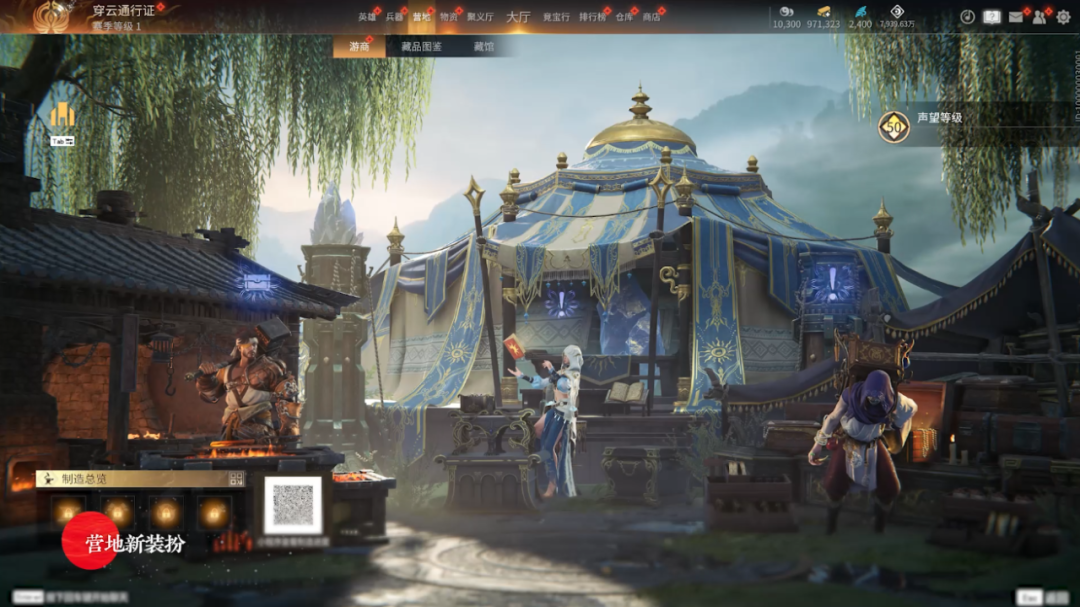This screenshot has width=1080, height=607.
Task: Open the help question-mark icon
Action: coord(992,17)
